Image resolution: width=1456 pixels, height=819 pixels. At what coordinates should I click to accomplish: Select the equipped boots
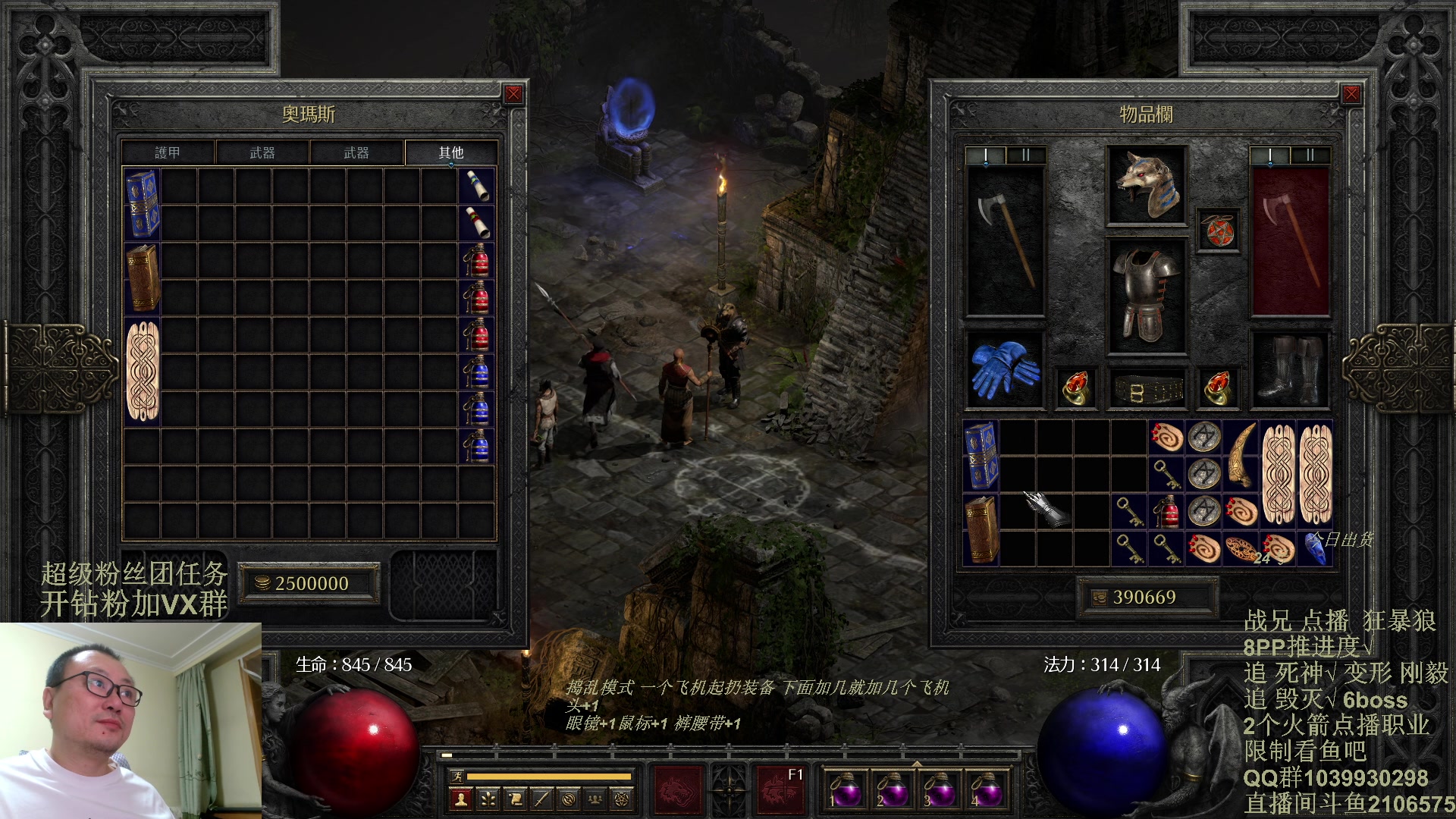coord(1288,370)
